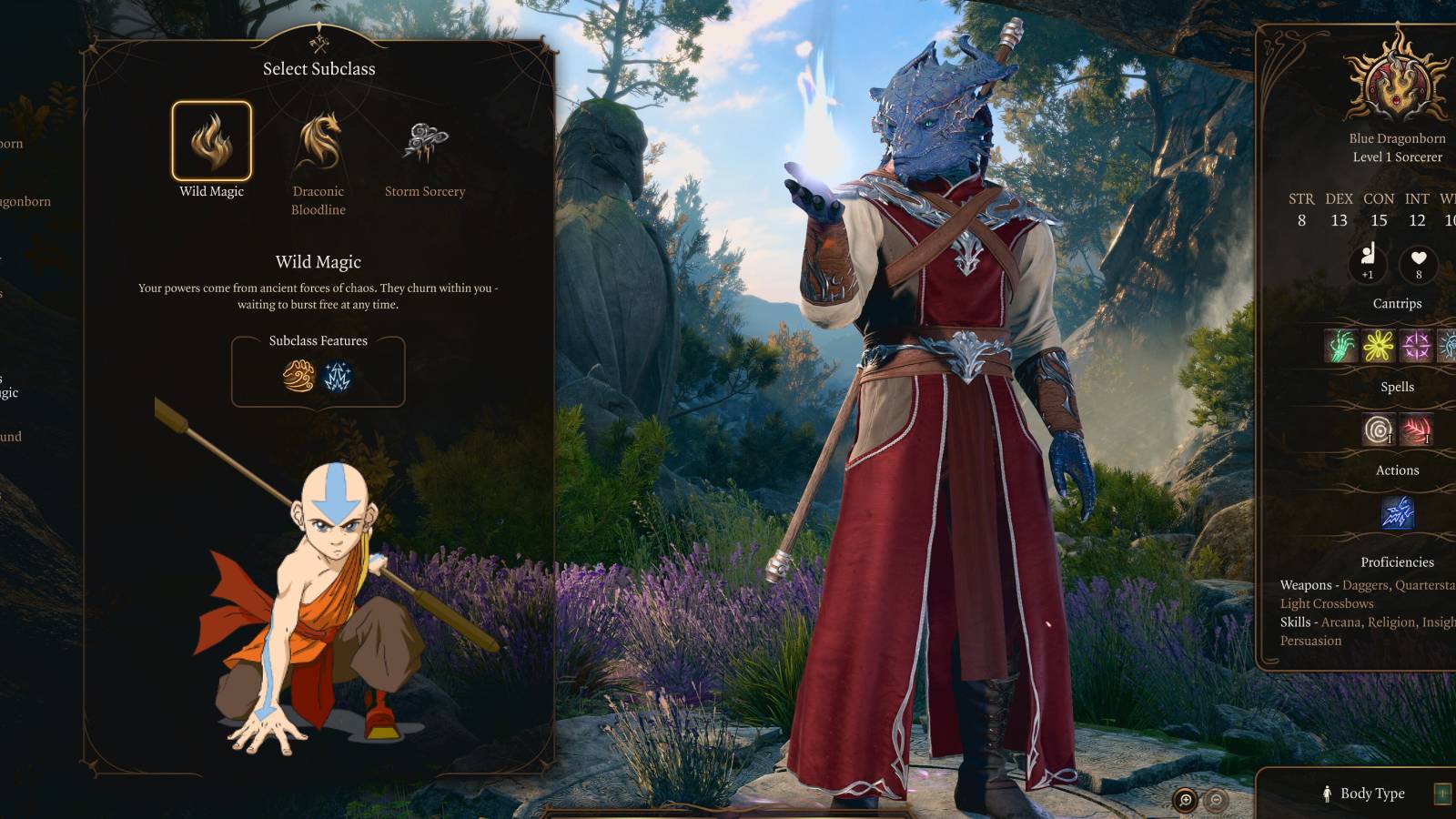
Task: Expand the green chevron next to Body Type
Action: point(1442,793)
